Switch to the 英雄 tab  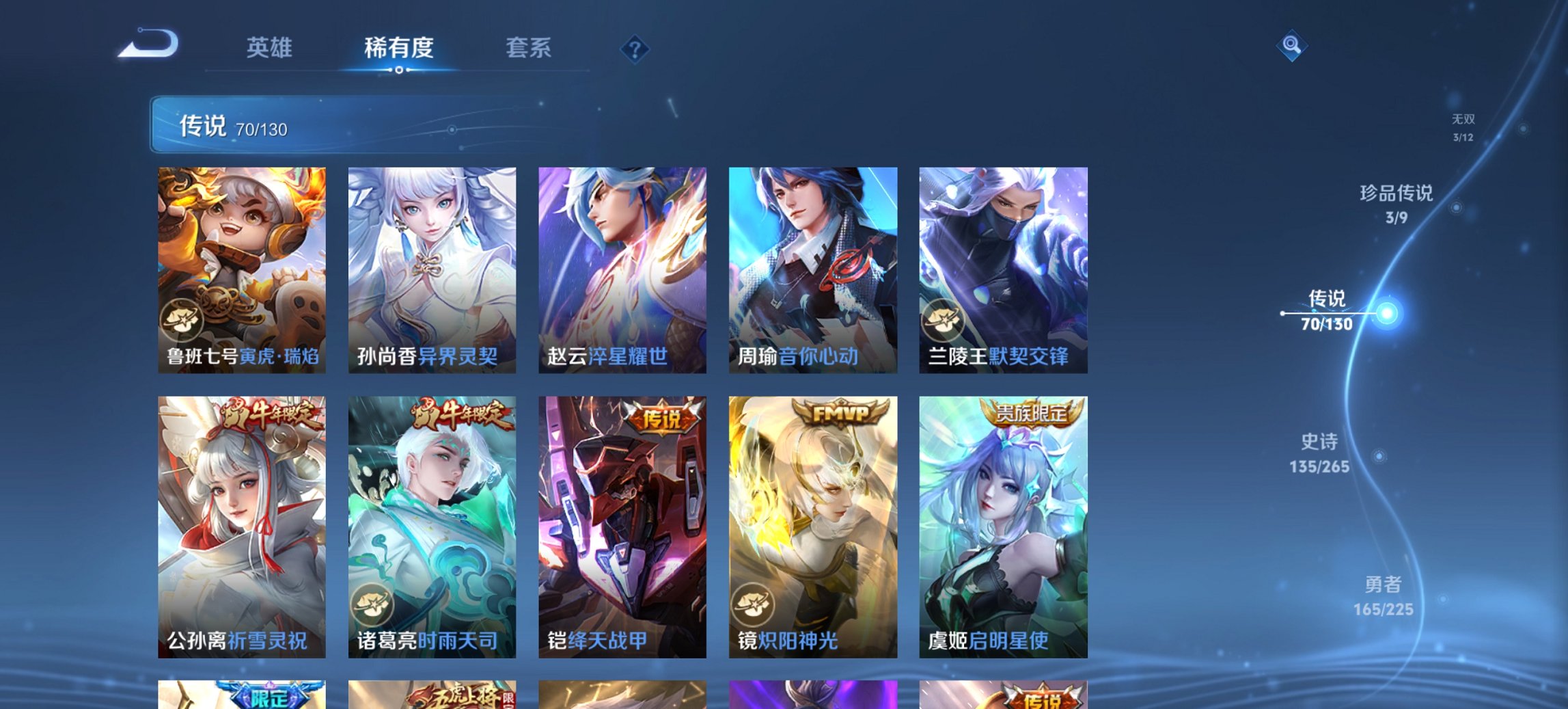[271, 48]
